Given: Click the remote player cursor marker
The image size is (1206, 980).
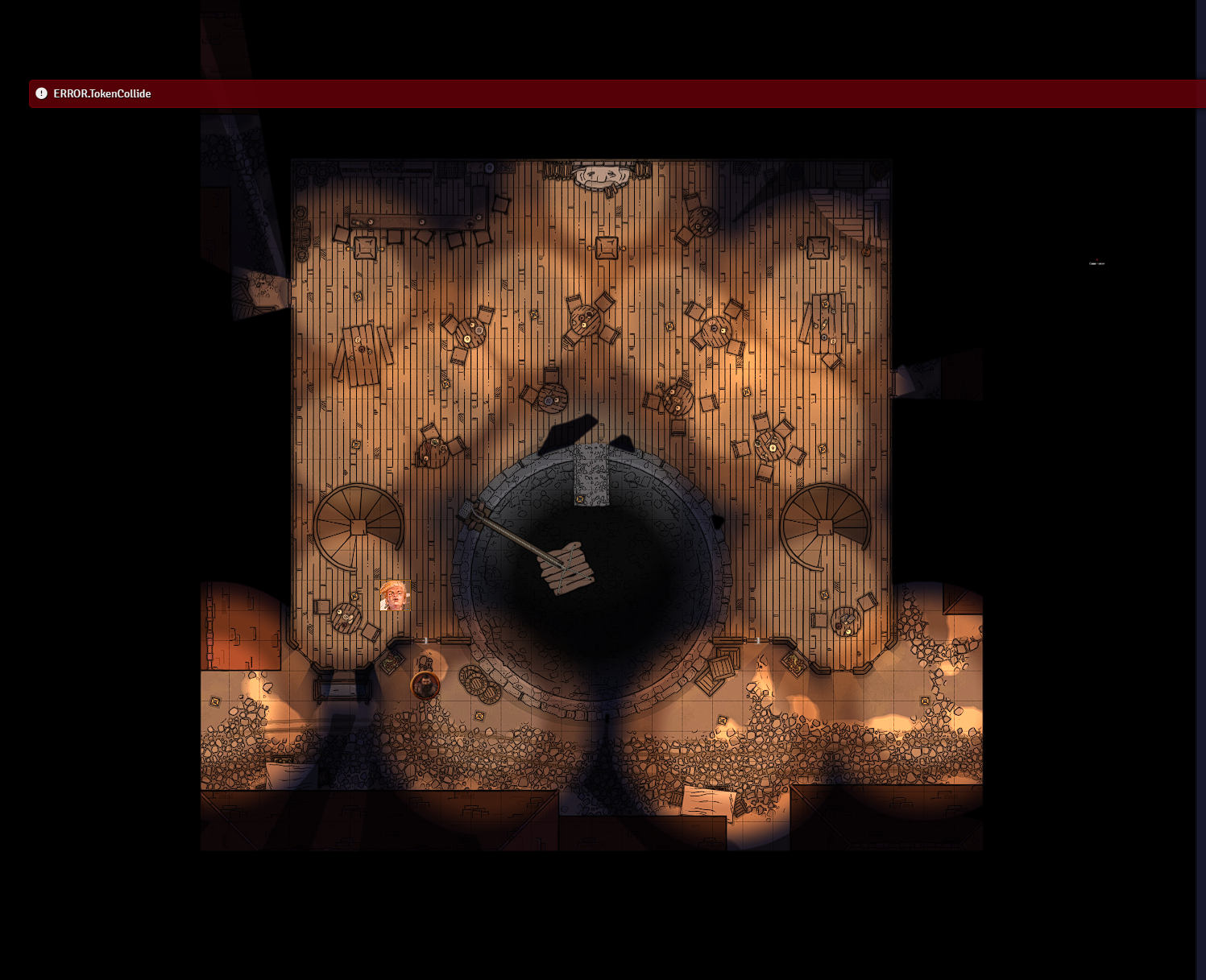Looking at the screenshot, I should tap(1096, 259).
